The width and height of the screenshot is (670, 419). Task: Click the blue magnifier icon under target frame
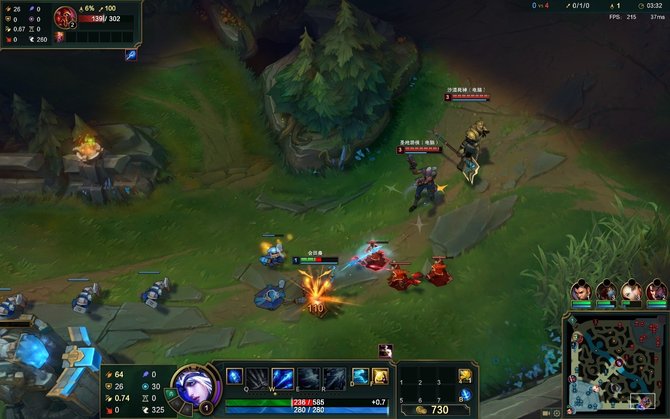[x=131, y=56]
